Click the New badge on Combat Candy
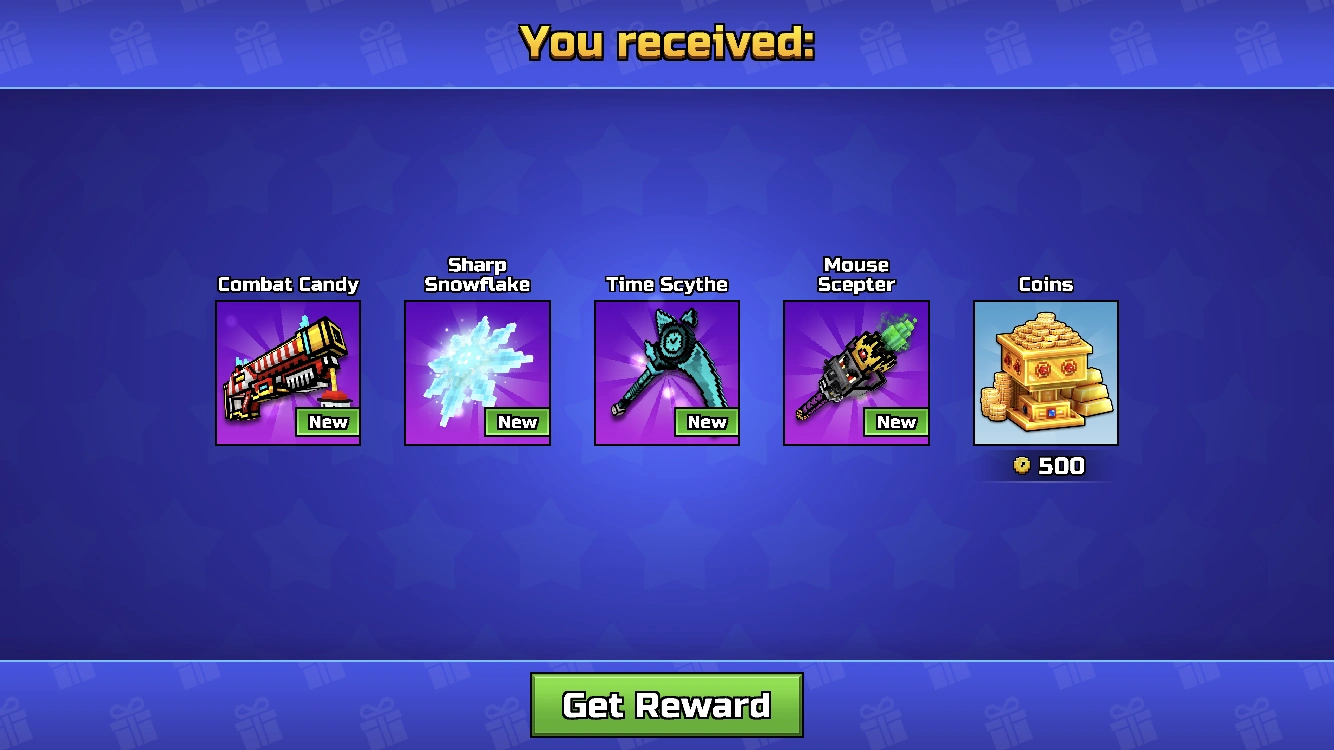Viewport: 1334px width, 750px height. (x=330, y=422)
